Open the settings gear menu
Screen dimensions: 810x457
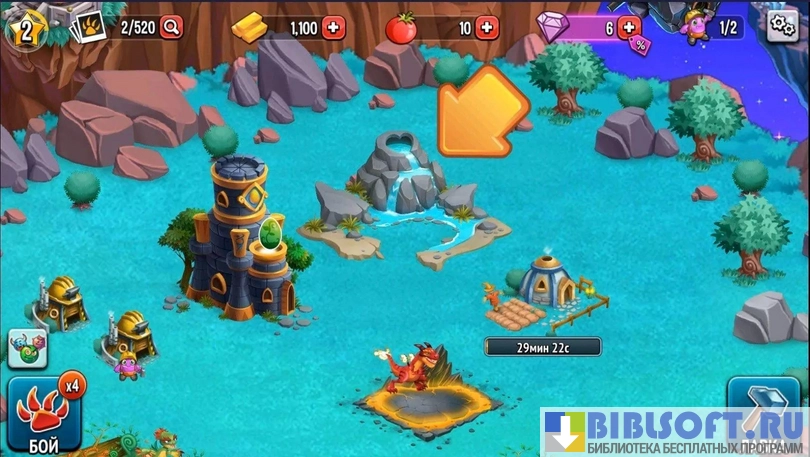click(x=783, y=27)
